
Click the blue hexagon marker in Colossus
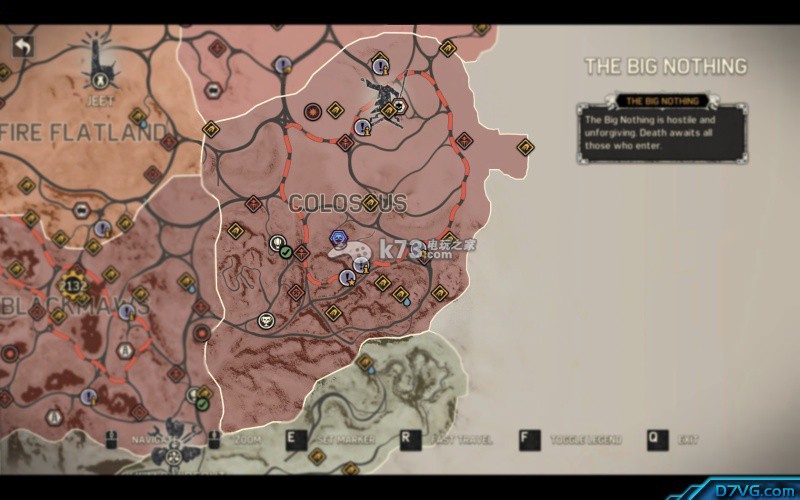point(338,237)
